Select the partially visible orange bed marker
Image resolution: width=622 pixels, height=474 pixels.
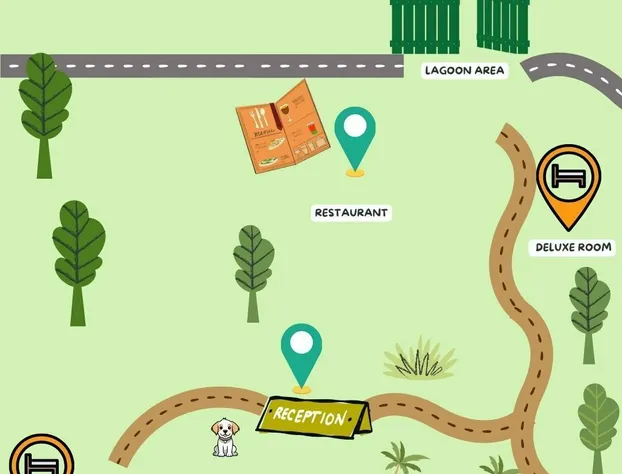click(x=41, y=456)
